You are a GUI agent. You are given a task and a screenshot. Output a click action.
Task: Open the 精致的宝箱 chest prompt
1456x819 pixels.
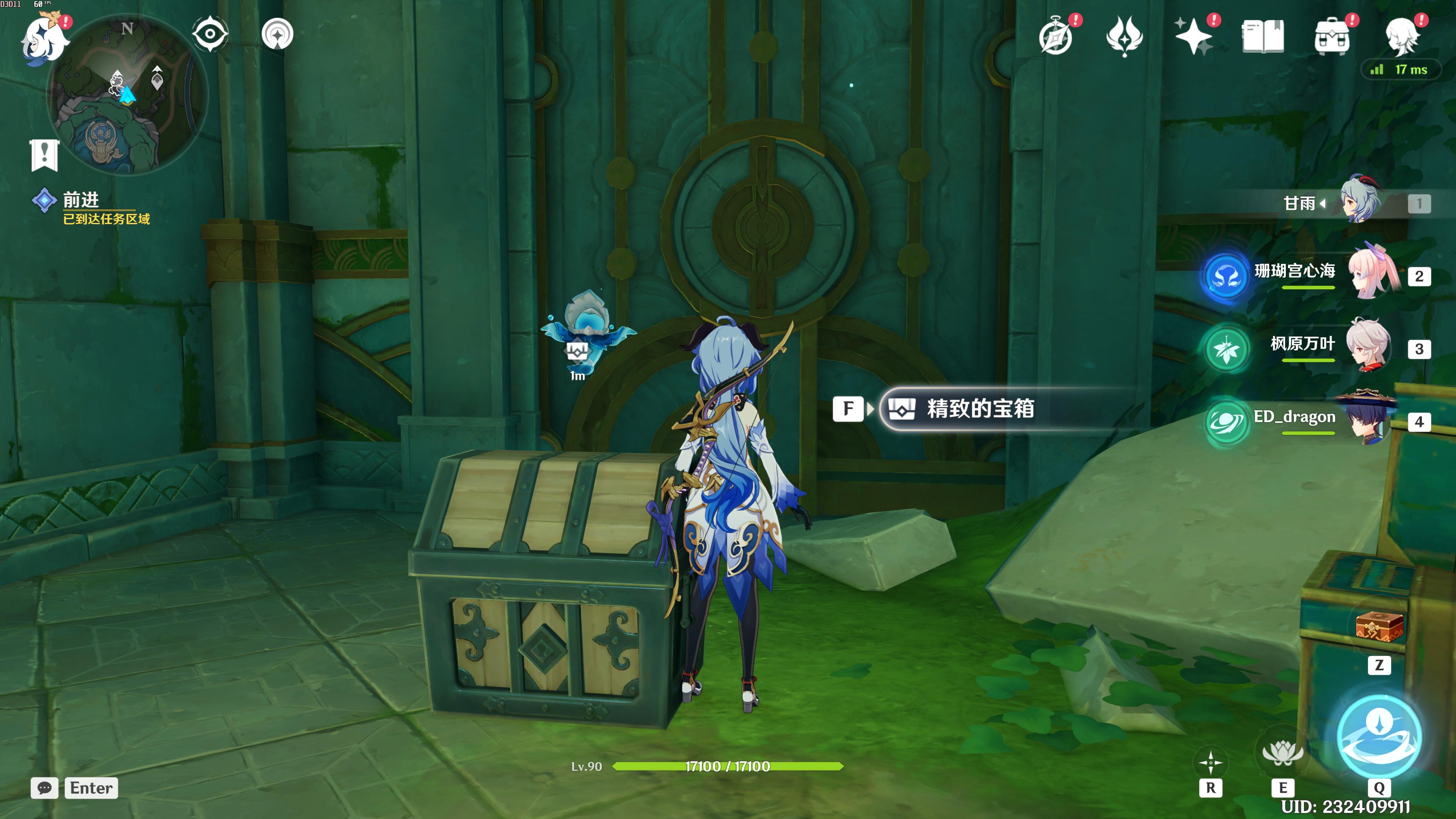tap(980, 409)
